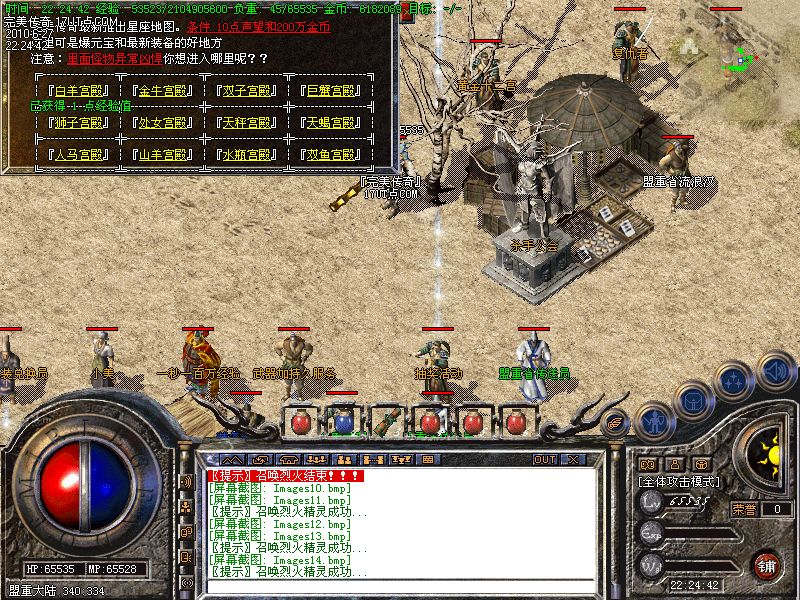Use the scroll in the belt slot
The height and width of the screenshot is (600, 800).
click(x=386, y=421)
